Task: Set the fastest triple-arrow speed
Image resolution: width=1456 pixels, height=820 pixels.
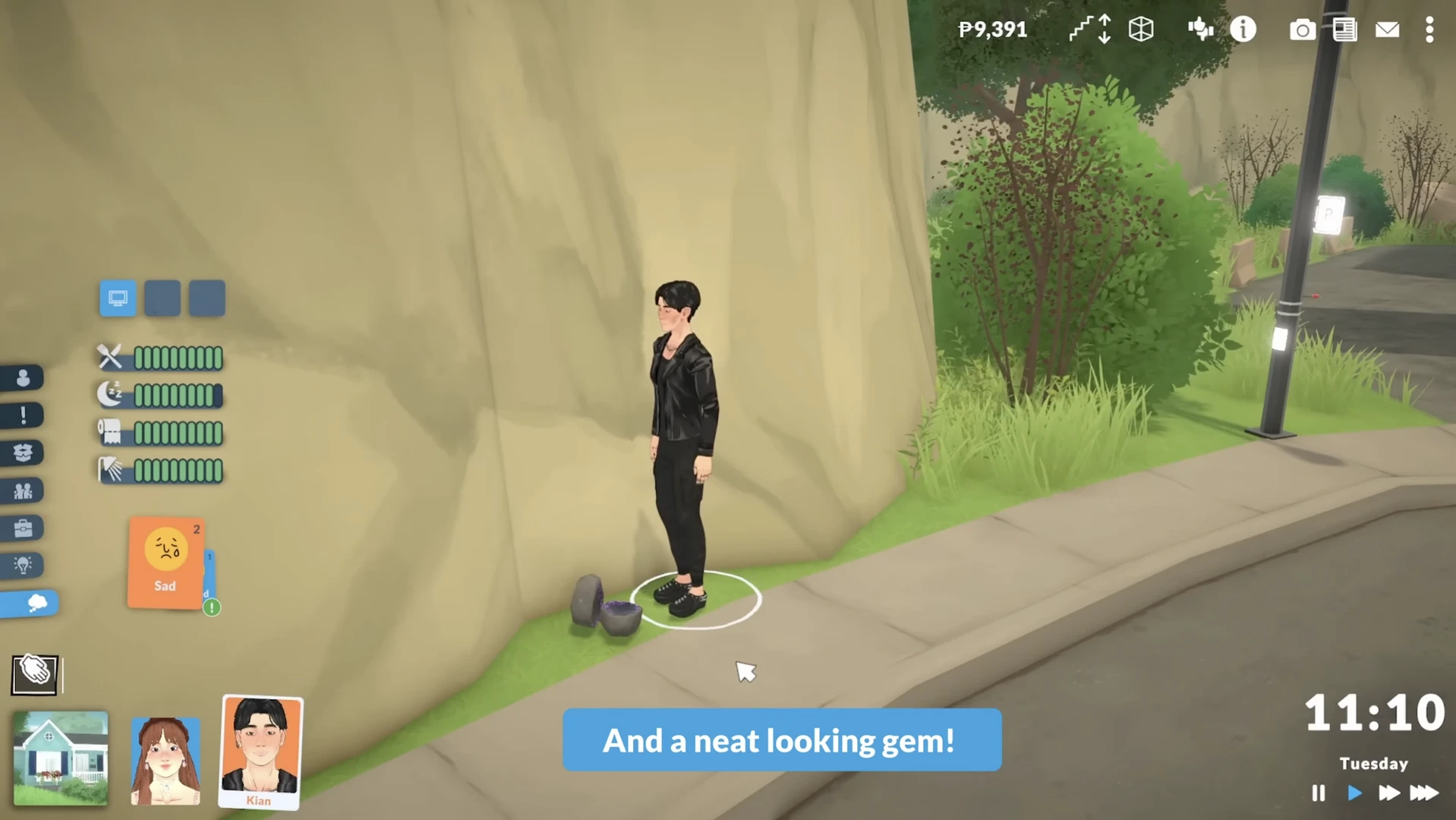Action: coord(1424,793)
